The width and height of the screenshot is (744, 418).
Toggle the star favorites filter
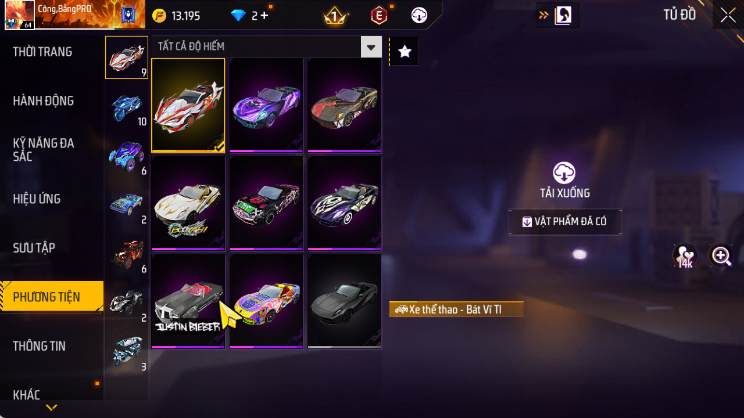point(404,51)
